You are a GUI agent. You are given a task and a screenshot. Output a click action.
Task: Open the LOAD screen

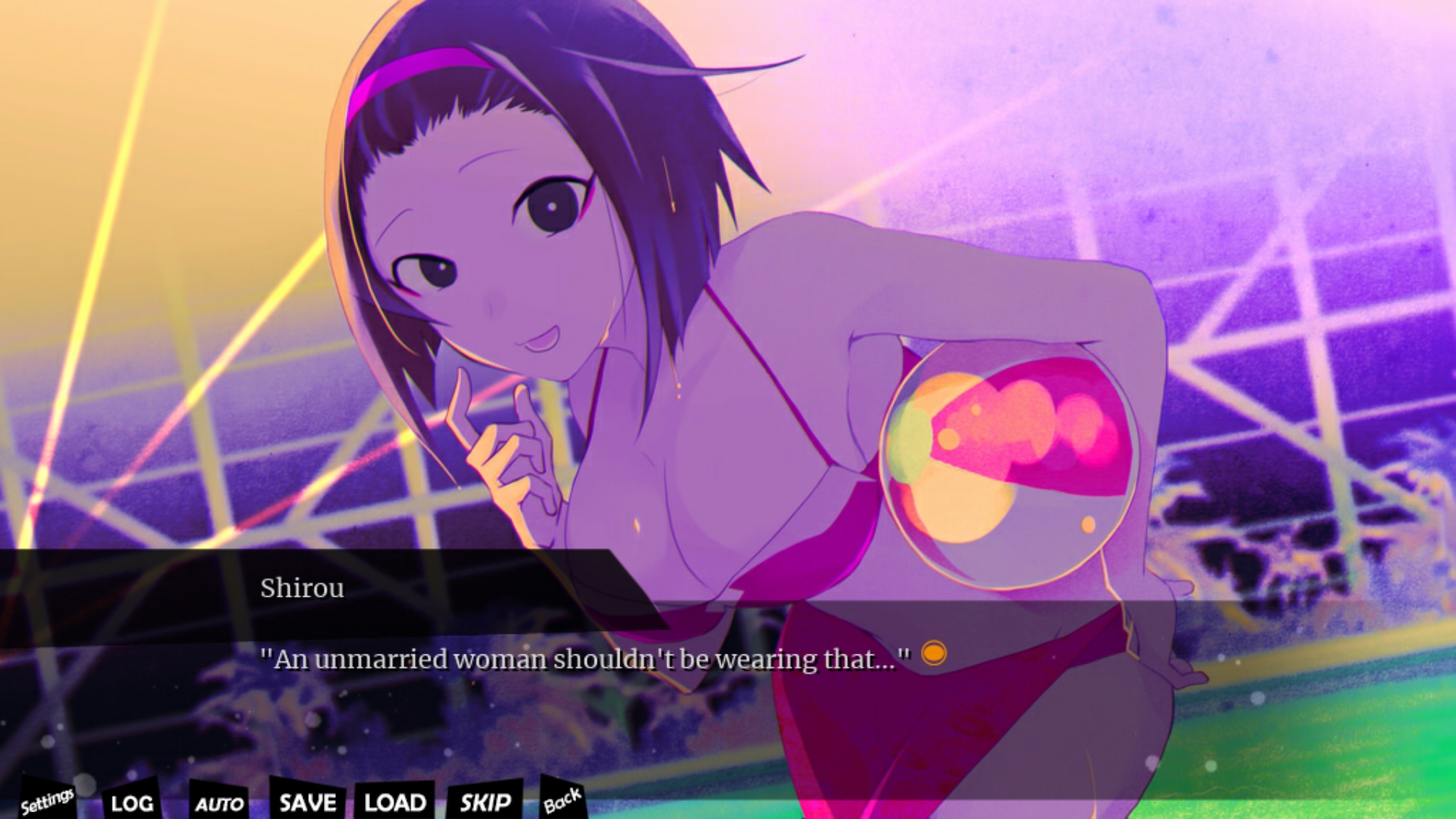pos(394,802)
